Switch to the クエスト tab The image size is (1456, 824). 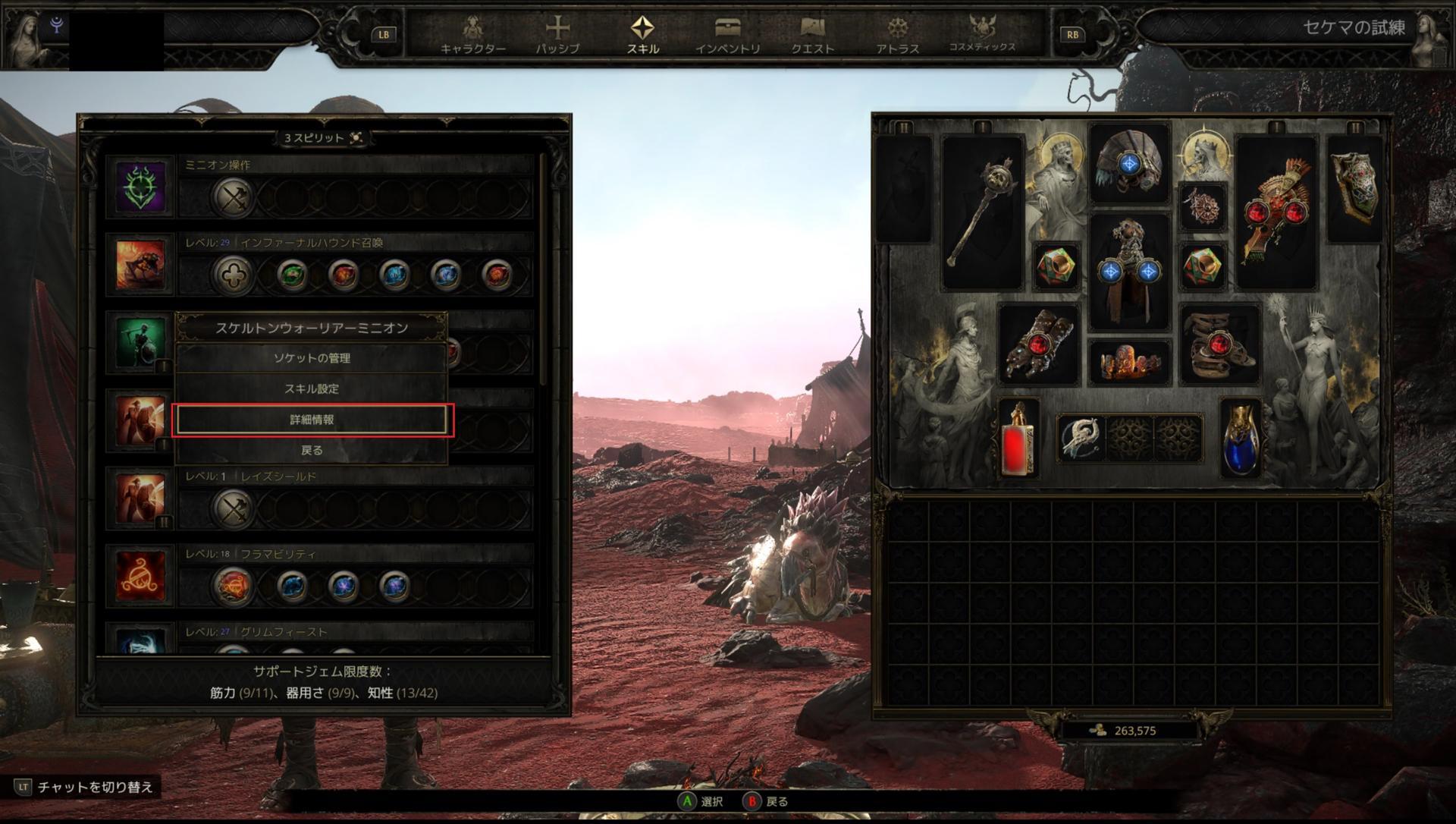click(x=812, y=36)
